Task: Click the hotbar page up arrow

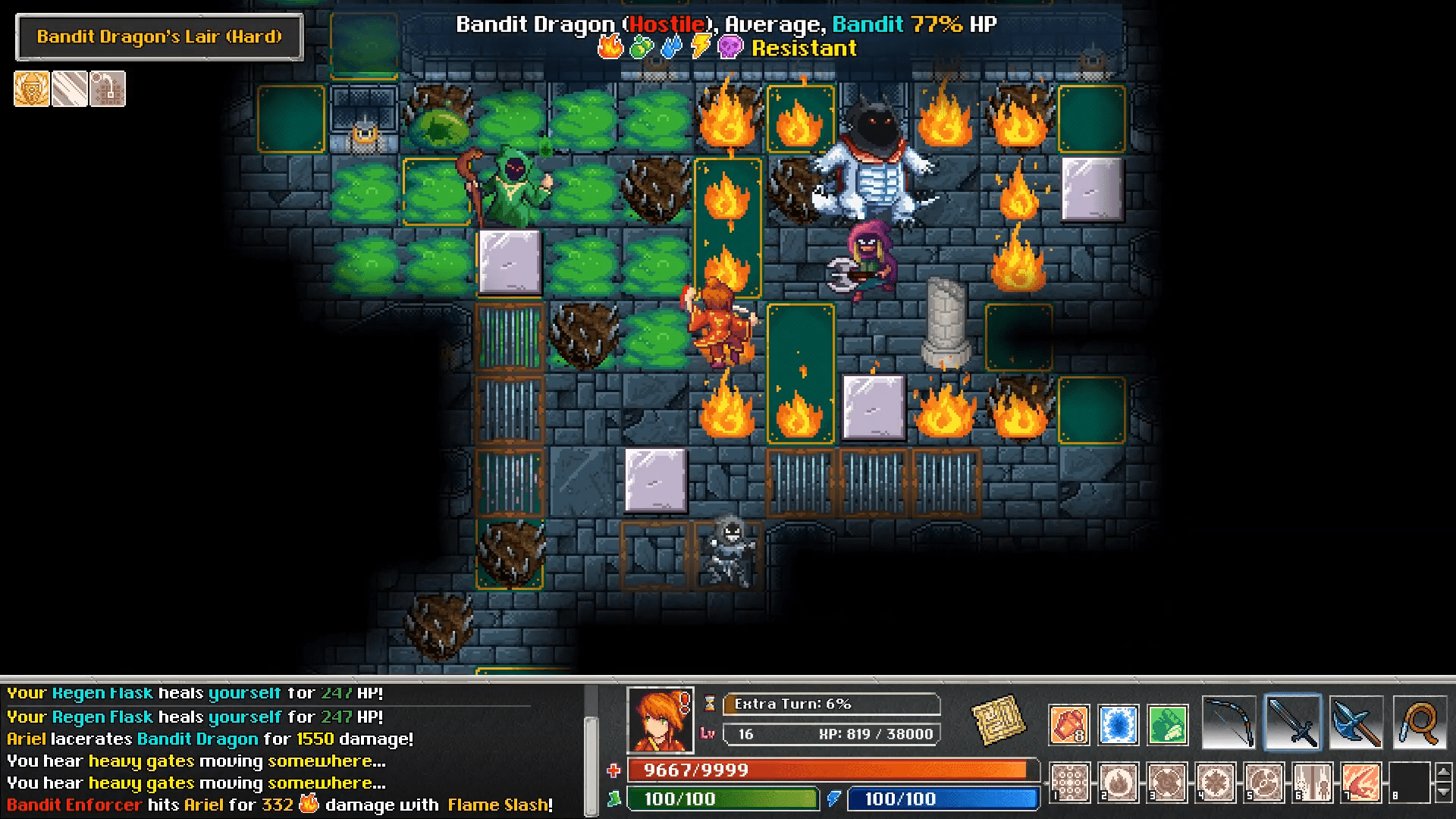Action: (1444, 771)
